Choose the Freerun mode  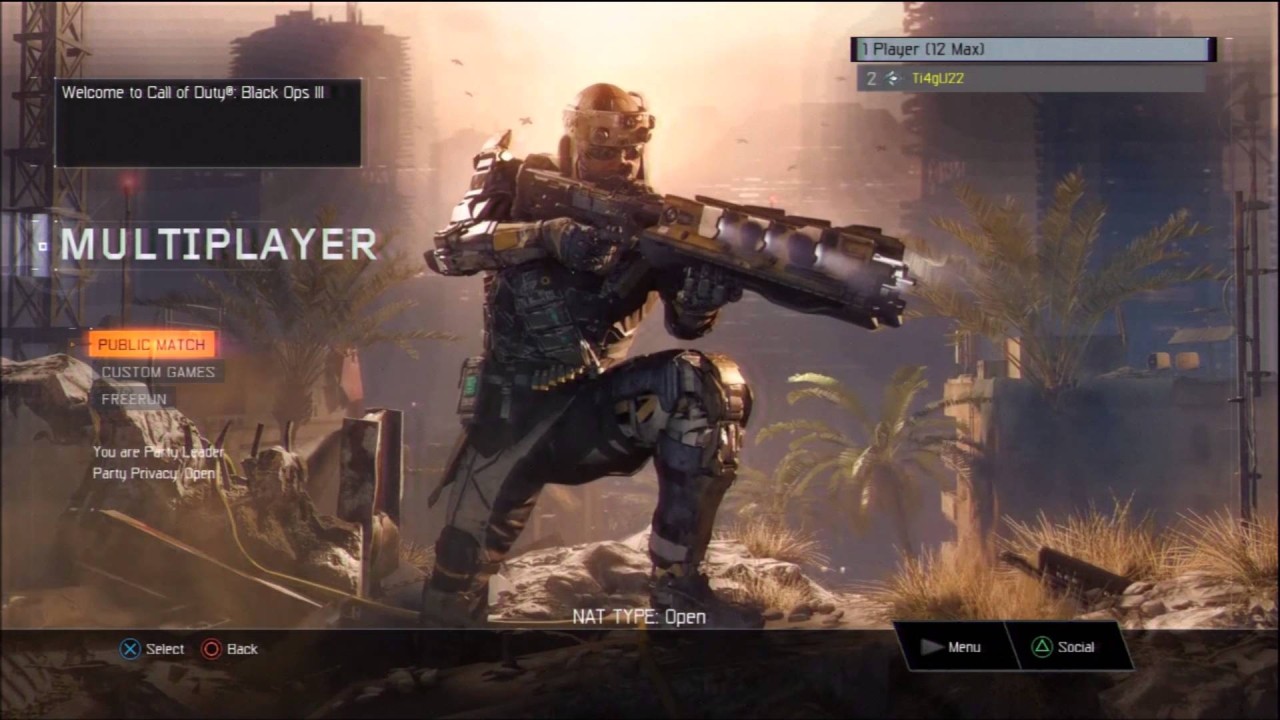click(x=133, y=398)
